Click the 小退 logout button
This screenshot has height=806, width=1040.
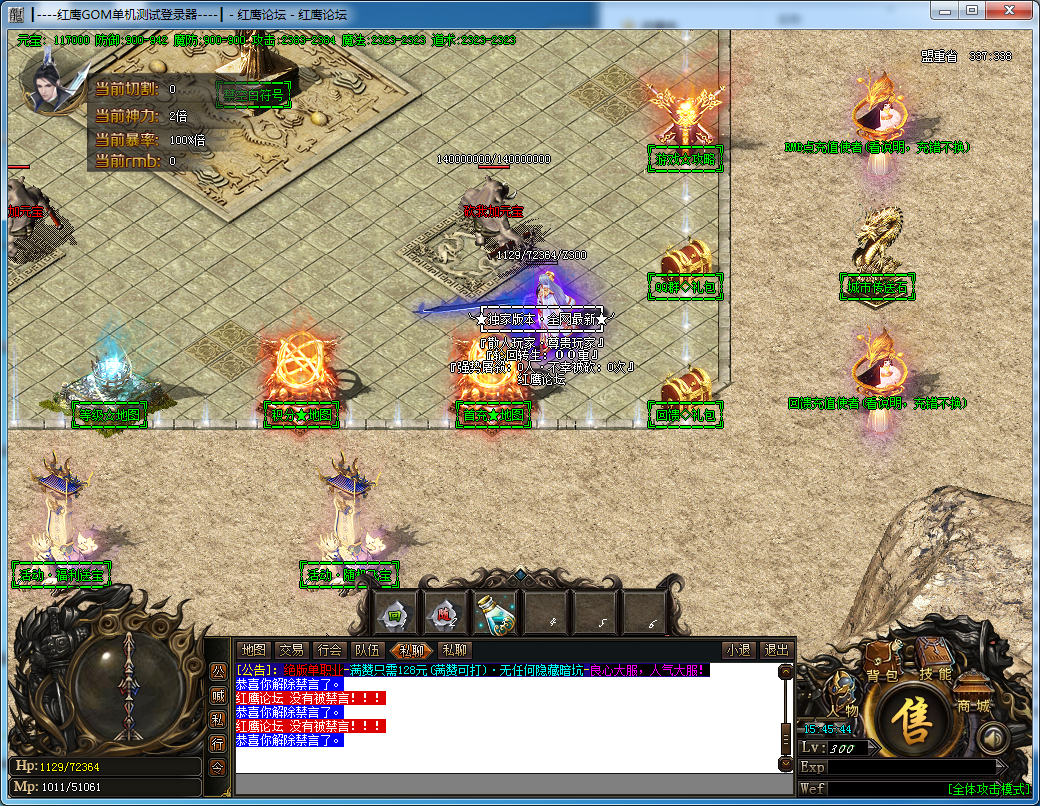point(739,650)
